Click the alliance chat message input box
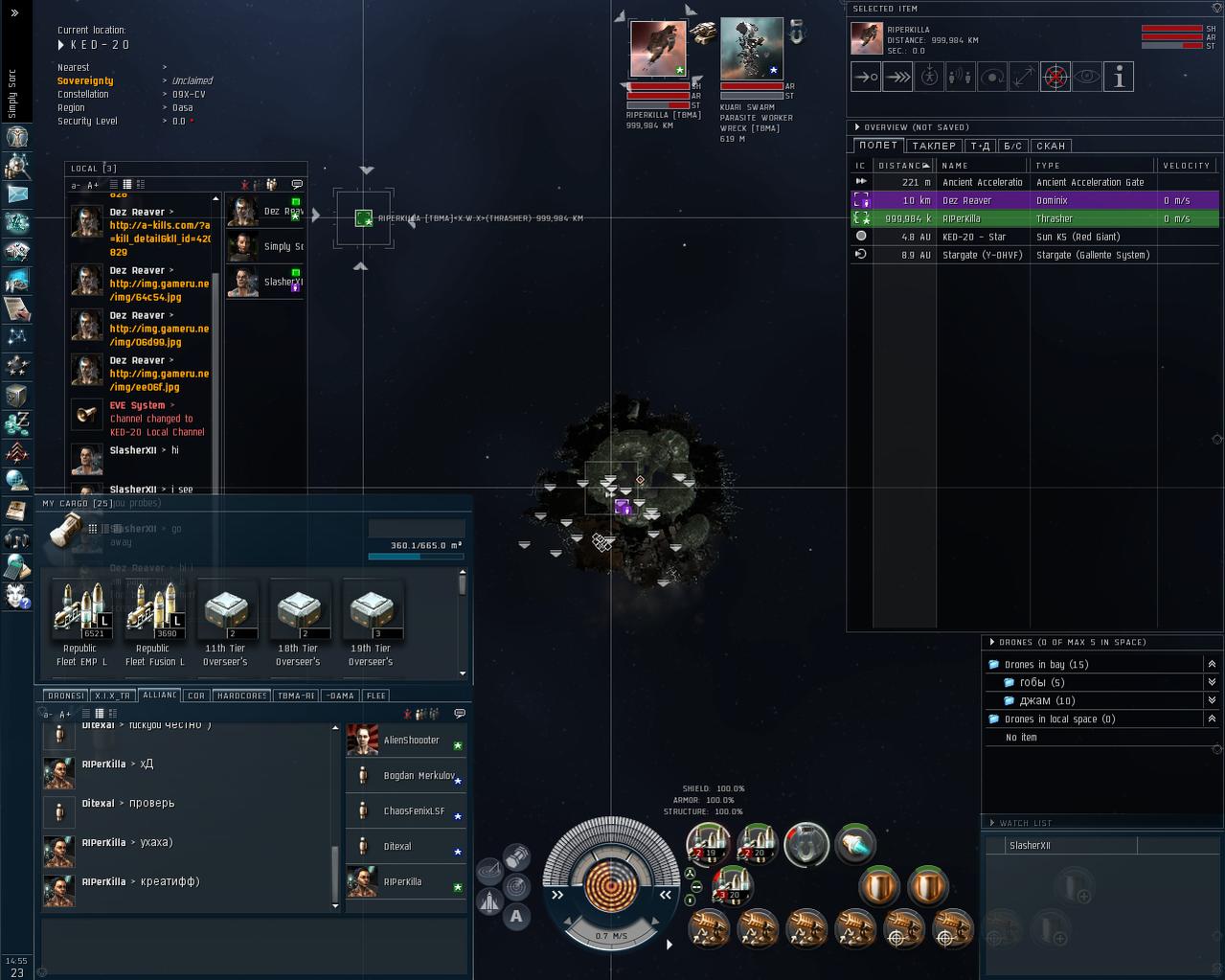The image size is (1225, 980). tap(254, 943)
